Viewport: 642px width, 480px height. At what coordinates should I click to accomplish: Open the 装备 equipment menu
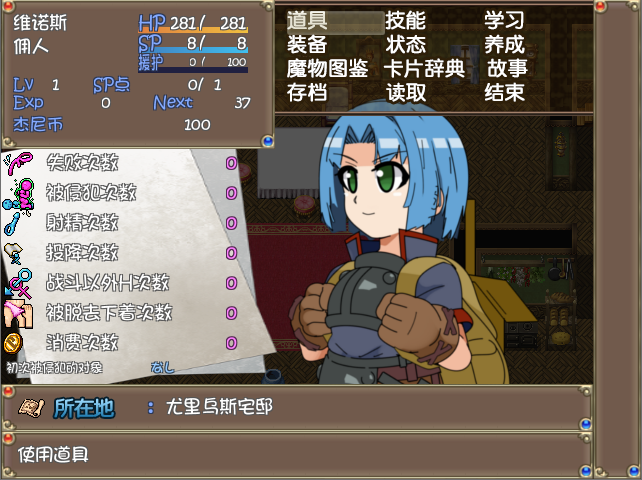coord(307,45)
